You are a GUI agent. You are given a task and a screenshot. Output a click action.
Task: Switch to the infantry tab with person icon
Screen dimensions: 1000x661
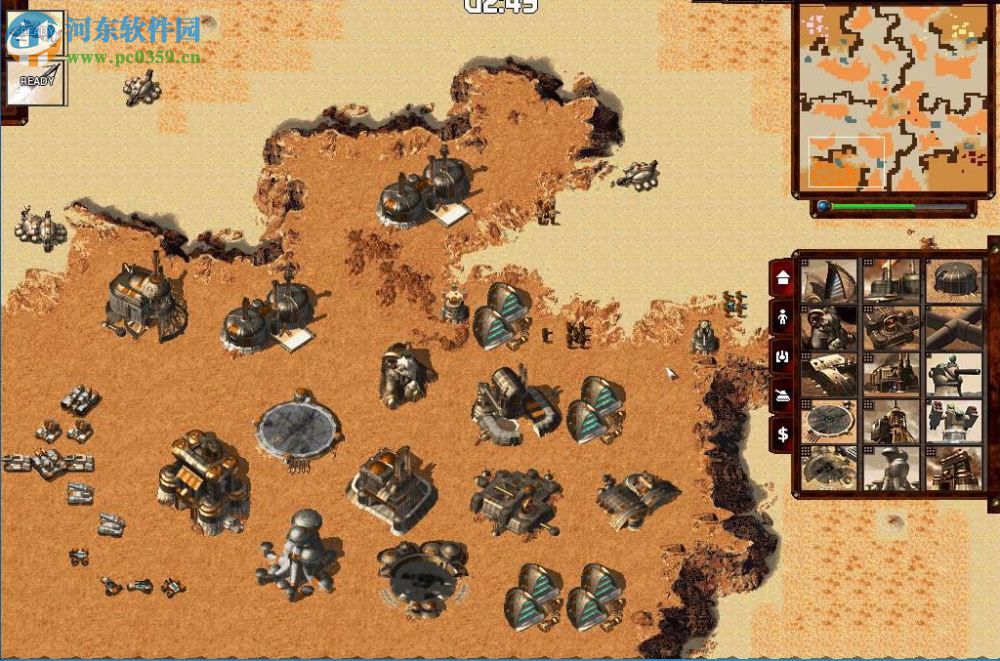pos(783,317)
